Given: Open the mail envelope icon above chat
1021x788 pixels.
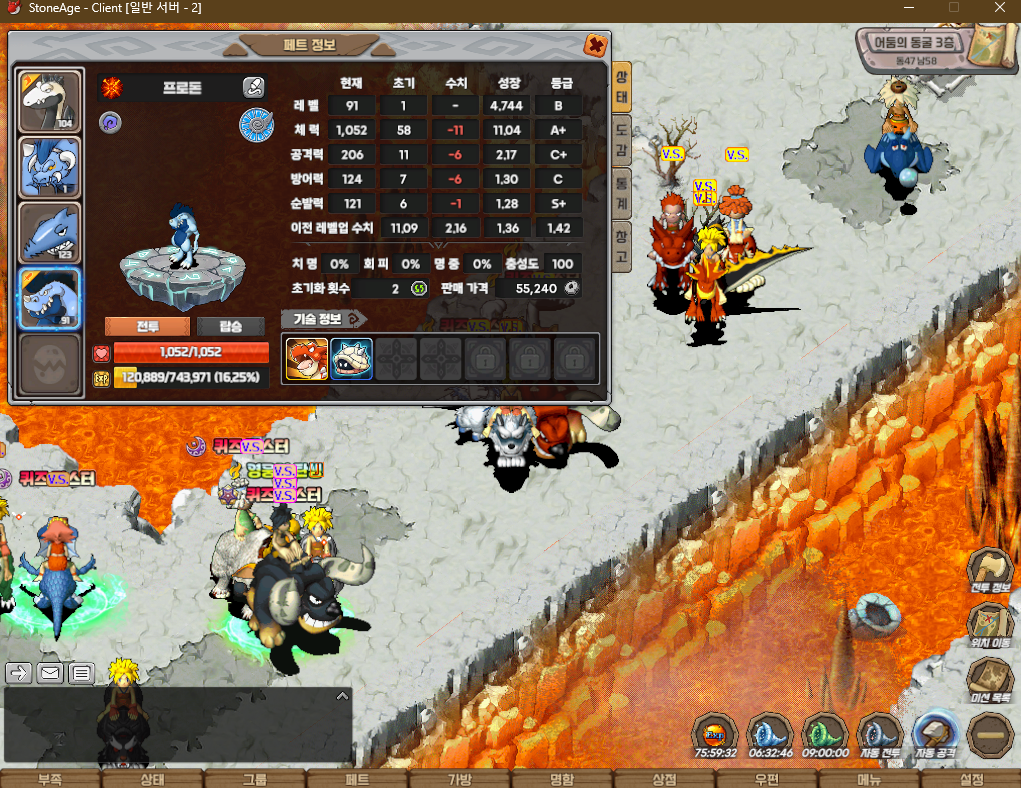Looking at the screenshot, I should 50,673.
